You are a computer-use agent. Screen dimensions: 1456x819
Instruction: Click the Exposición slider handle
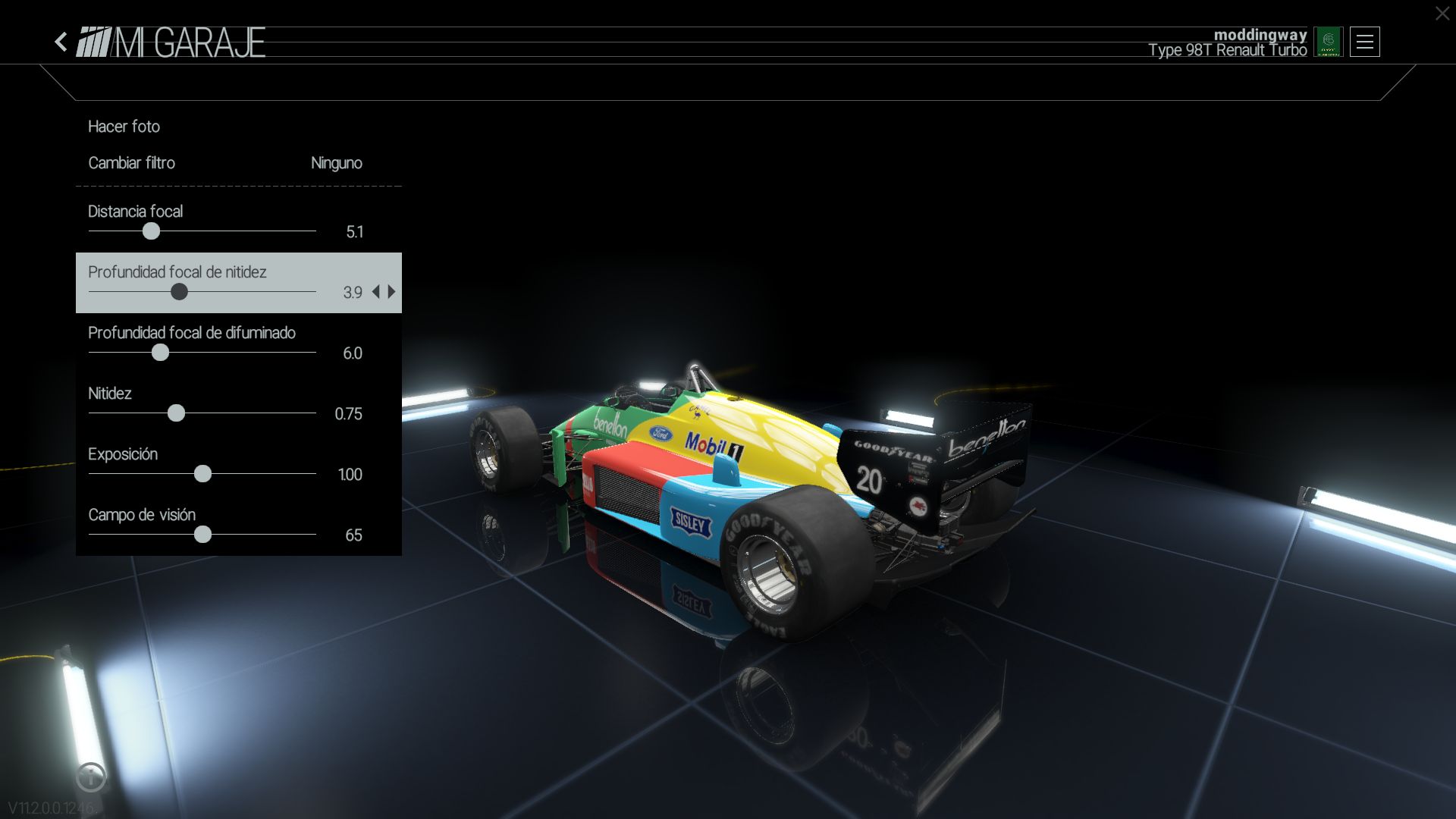point(202,474)
